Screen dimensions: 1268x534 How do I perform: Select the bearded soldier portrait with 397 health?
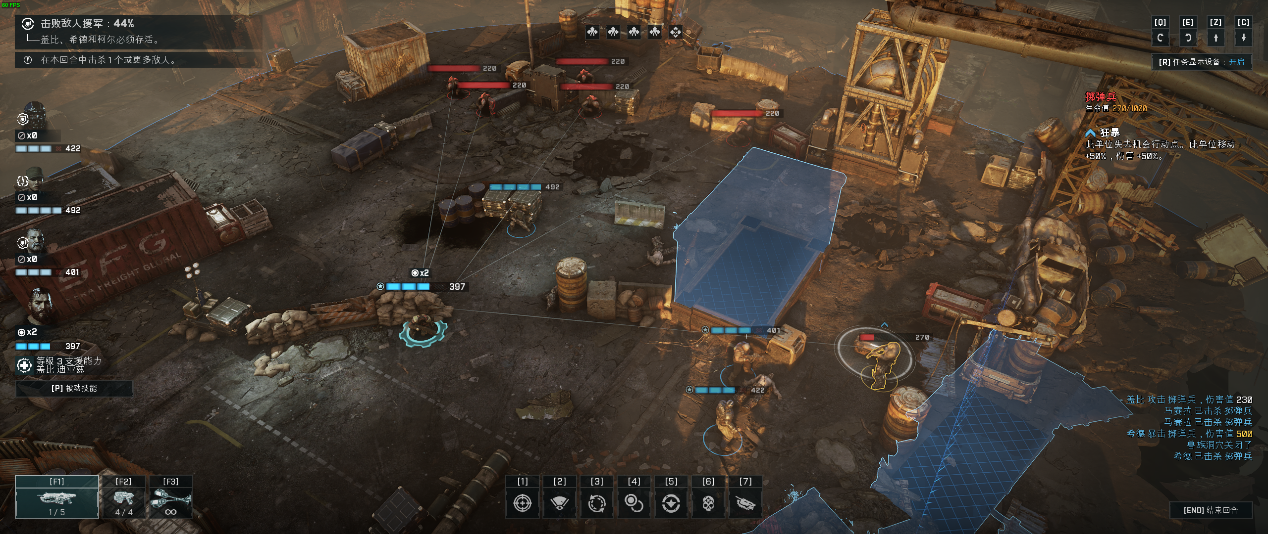tap(35, 303)
